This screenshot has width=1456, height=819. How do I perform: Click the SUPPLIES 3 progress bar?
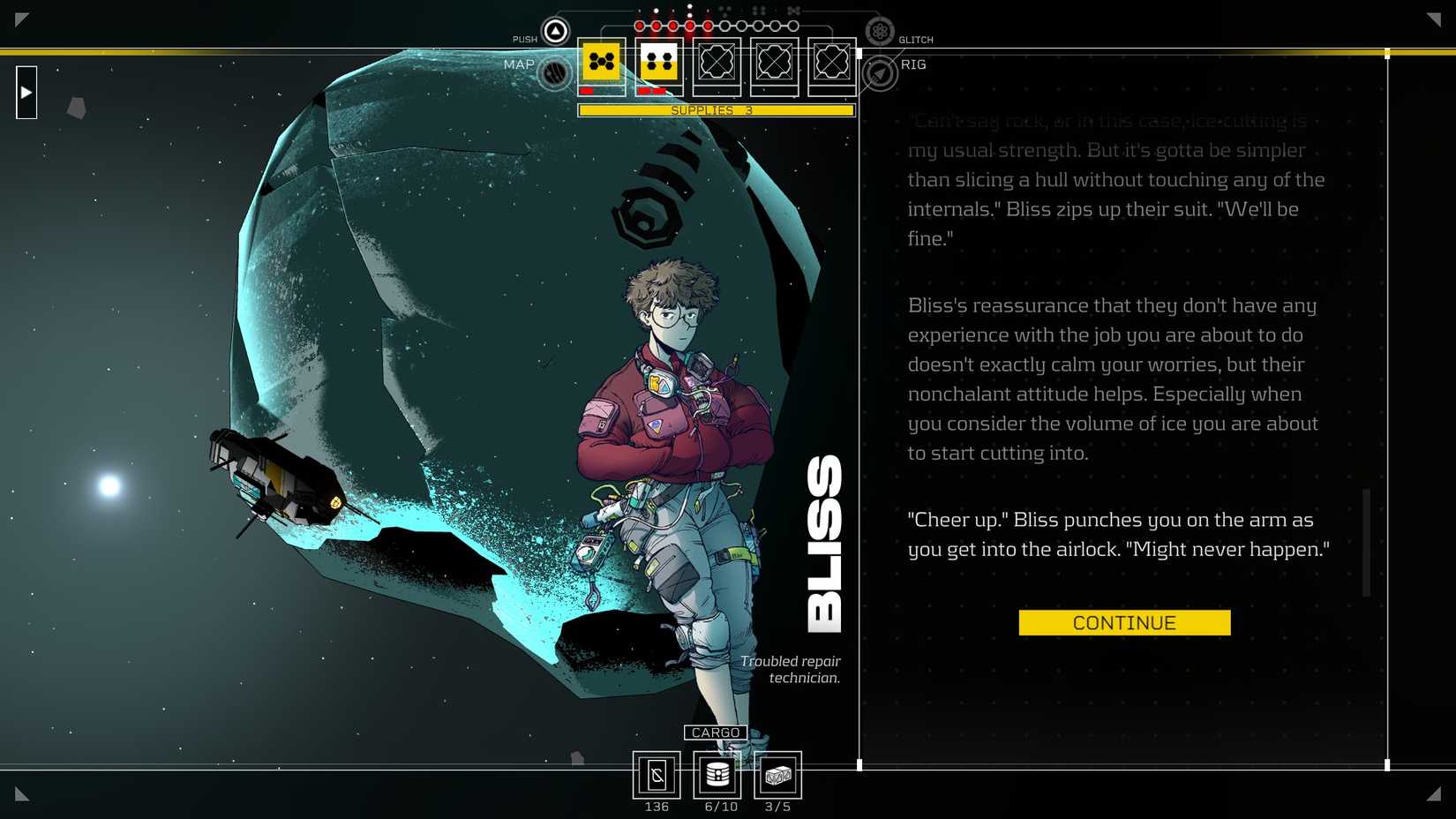[715, 110]
